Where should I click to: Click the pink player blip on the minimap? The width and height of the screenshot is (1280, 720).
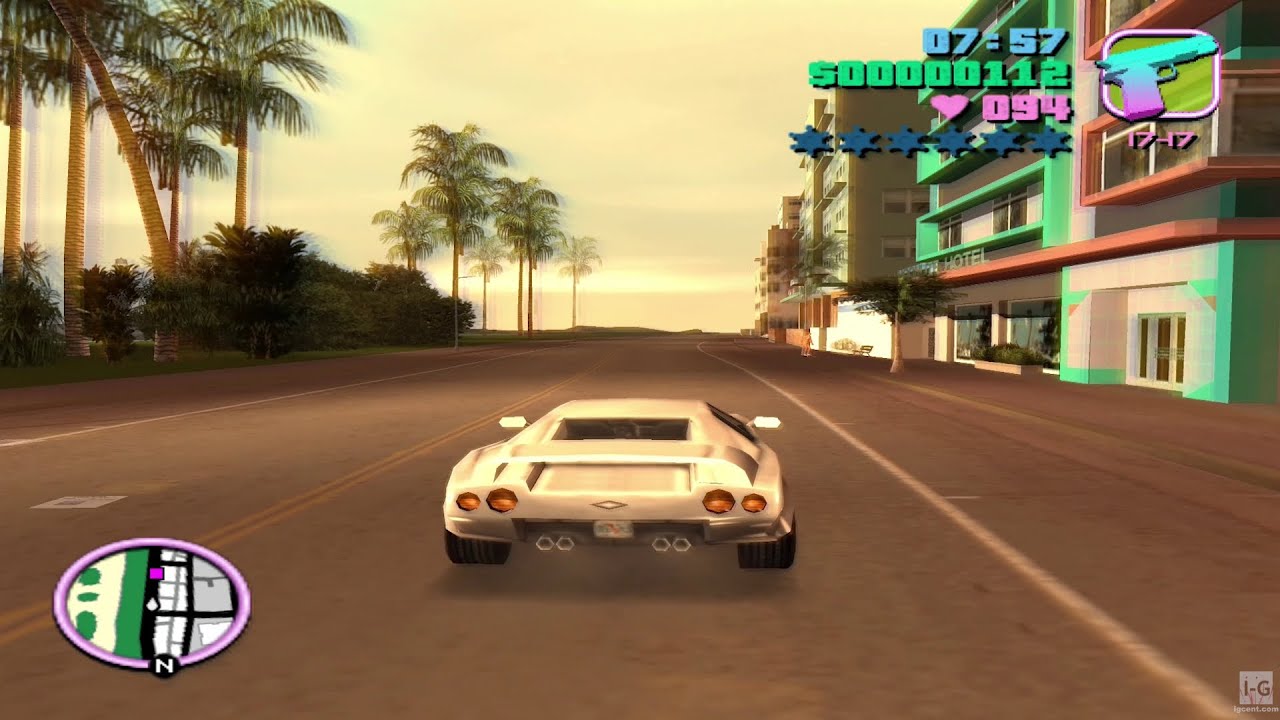(x=157, y=573)
